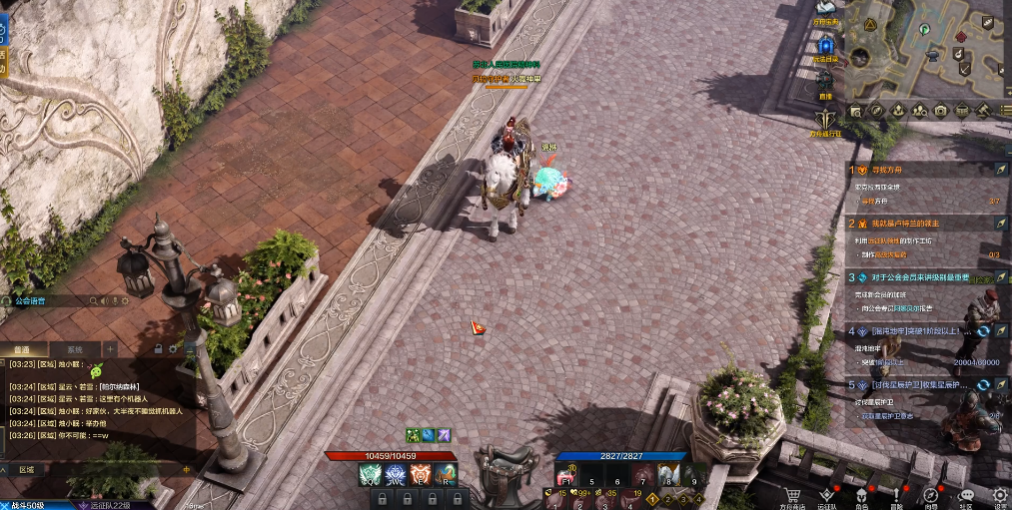
Task: Open the camera screenshot button below minimap
Action: (940, 111)
